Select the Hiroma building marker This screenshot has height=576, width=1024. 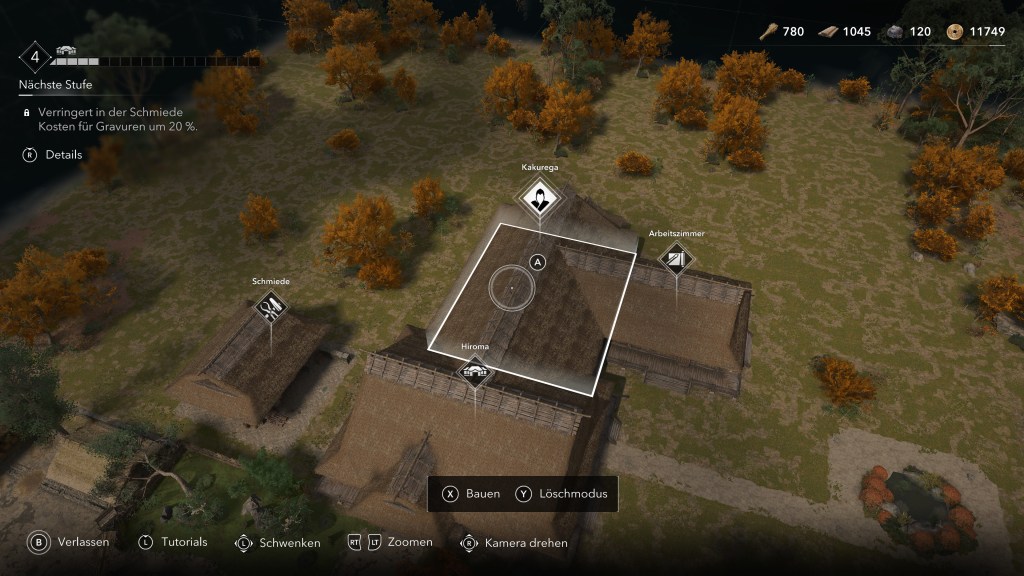pos(475,373)
